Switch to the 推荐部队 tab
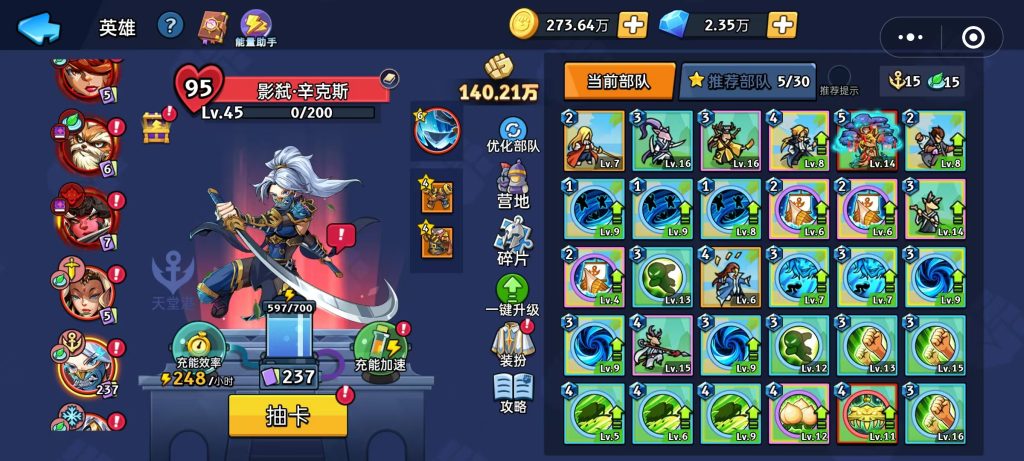The image size is (1024, 461). click(746, 81)
